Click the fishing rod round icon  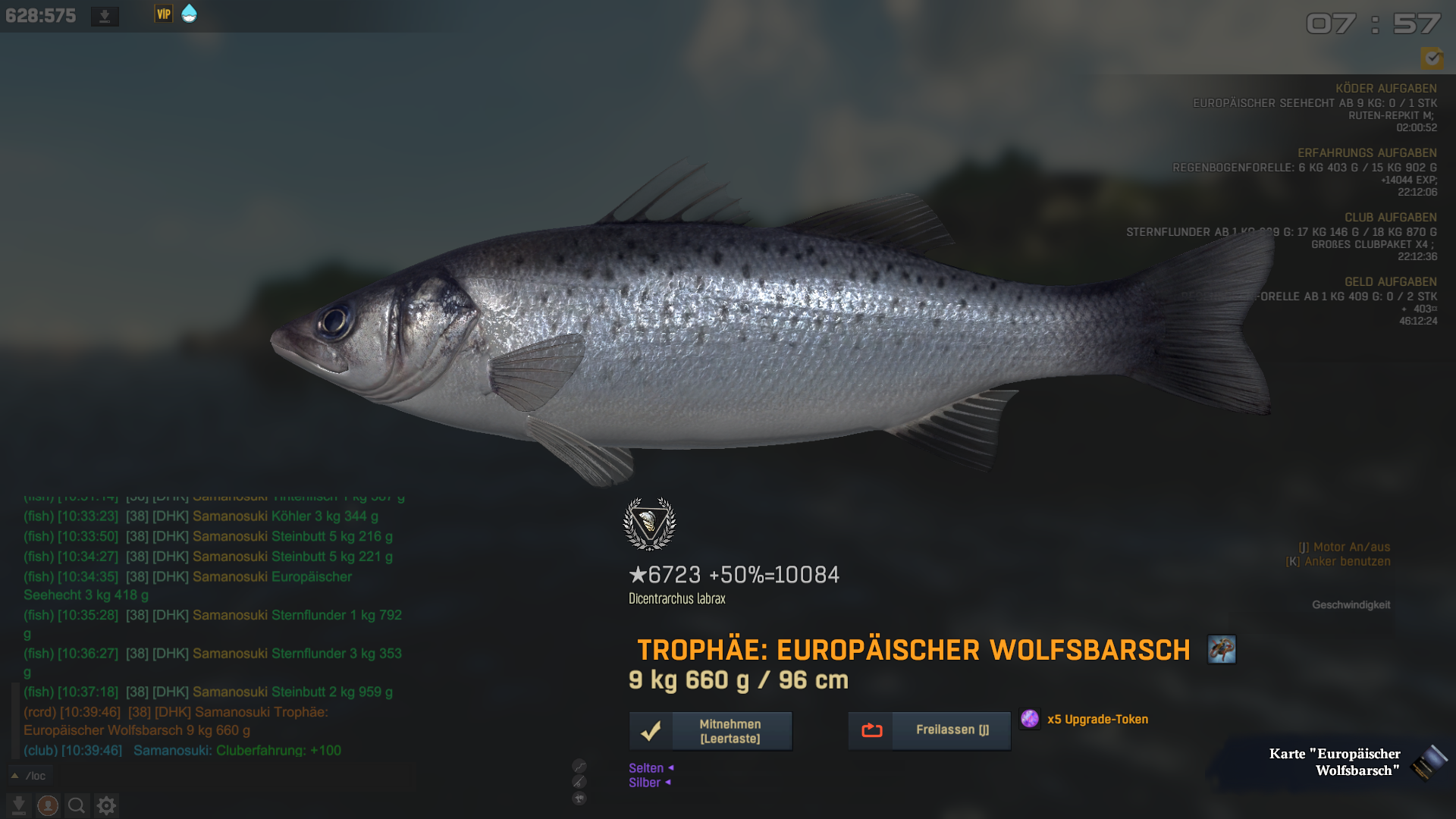tap(579, 782)
